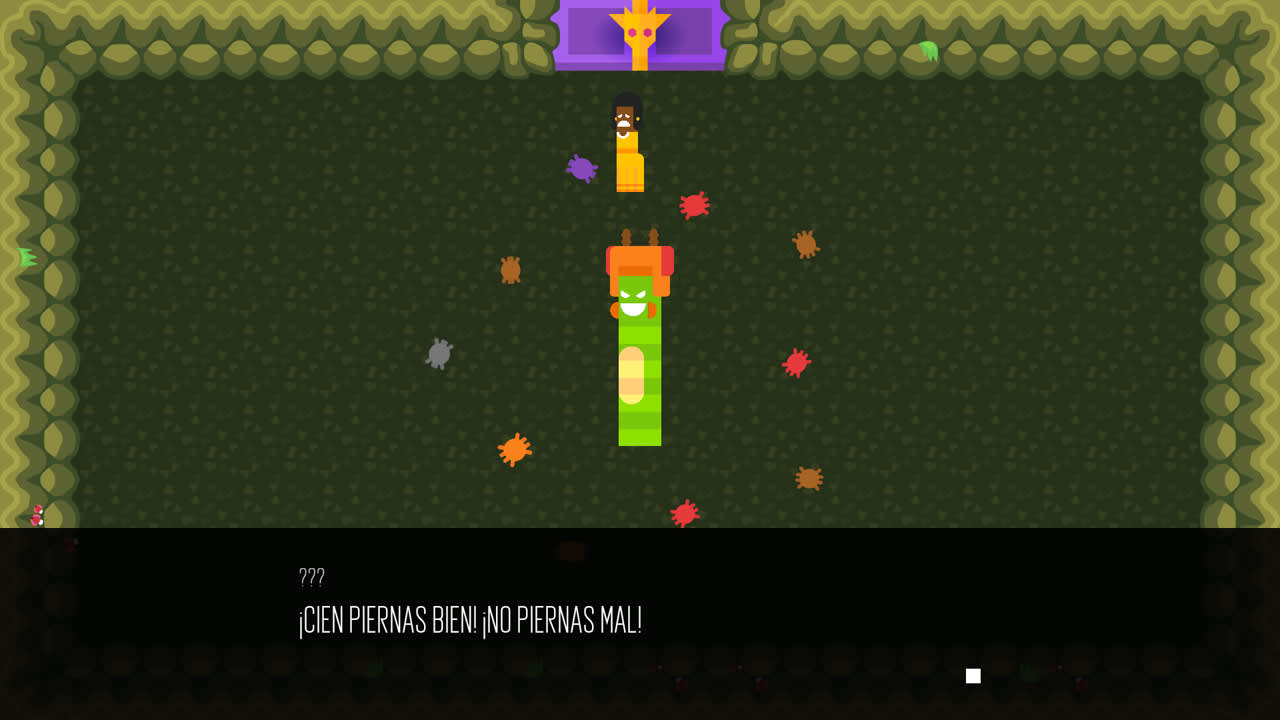The image size is (1280, 720).
Task: Click the pink flower in the bottom-left corner
Action: [37, 518]
